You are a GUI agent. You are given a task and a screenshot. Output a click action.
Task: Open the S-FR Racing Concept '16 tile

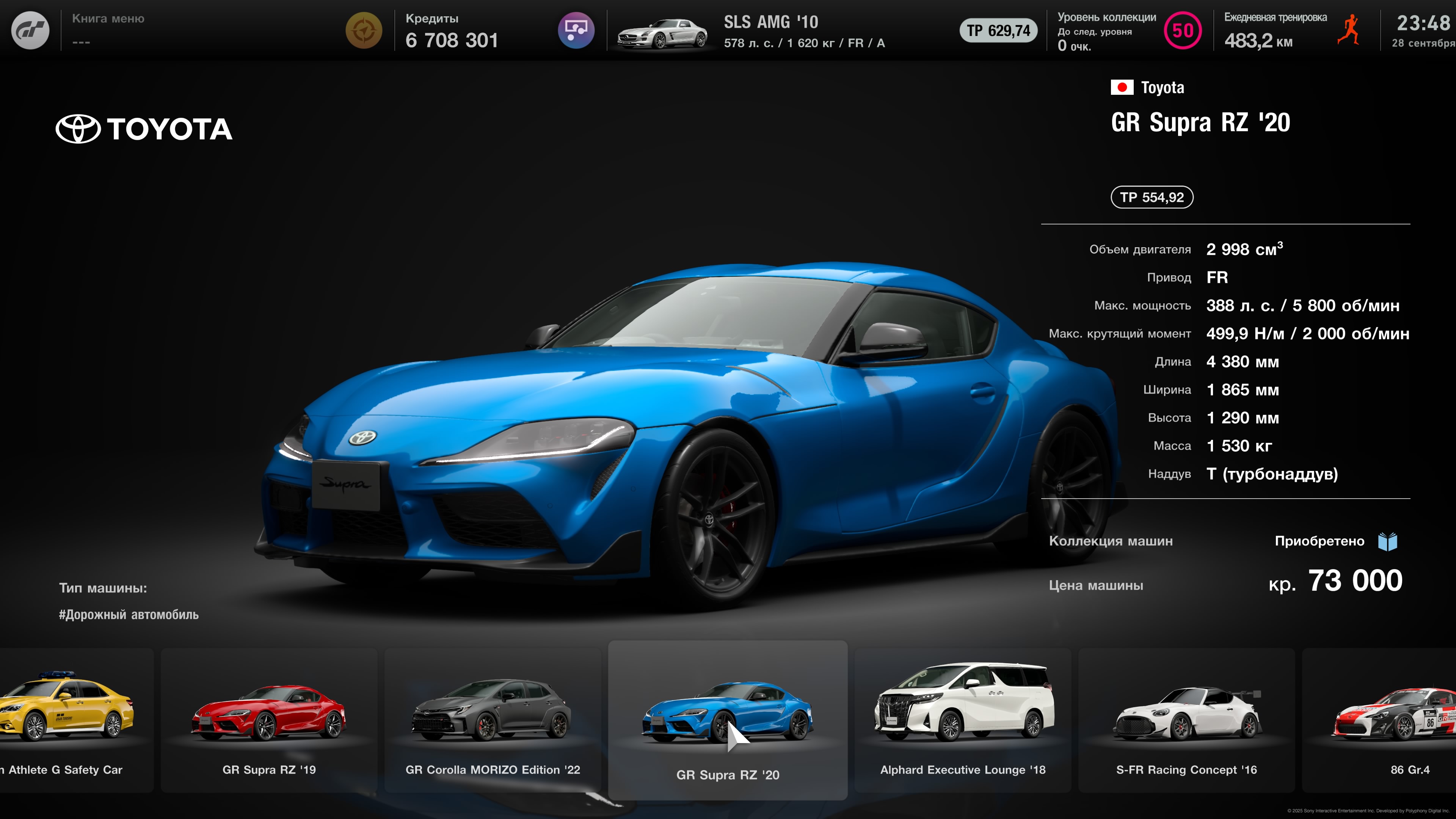click(x=1186, y=720)
